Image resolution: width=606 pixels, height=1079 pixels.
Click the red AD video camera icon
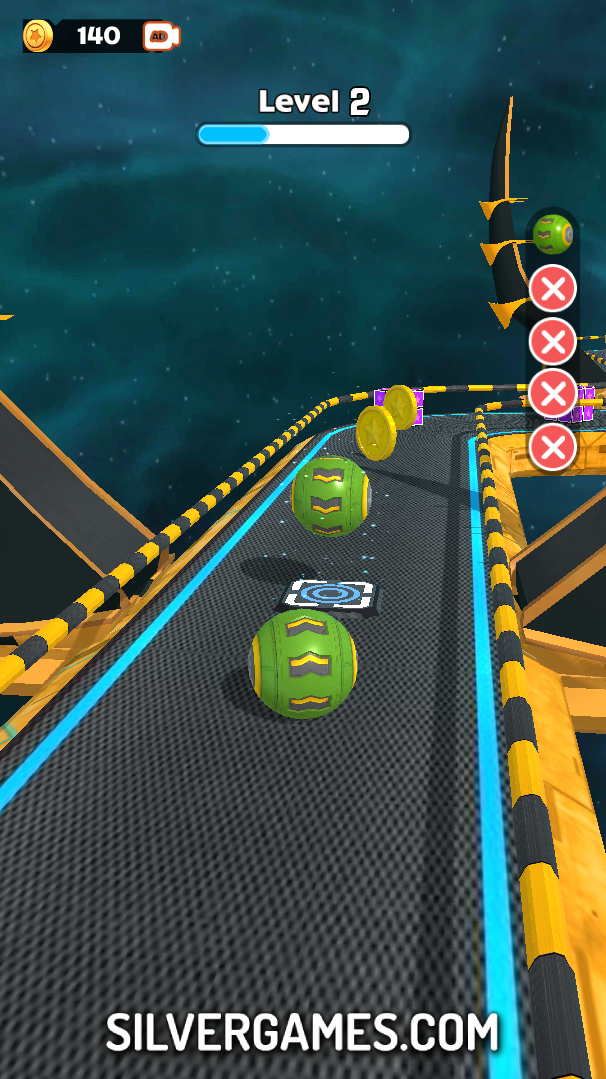[x=160, y=37]
